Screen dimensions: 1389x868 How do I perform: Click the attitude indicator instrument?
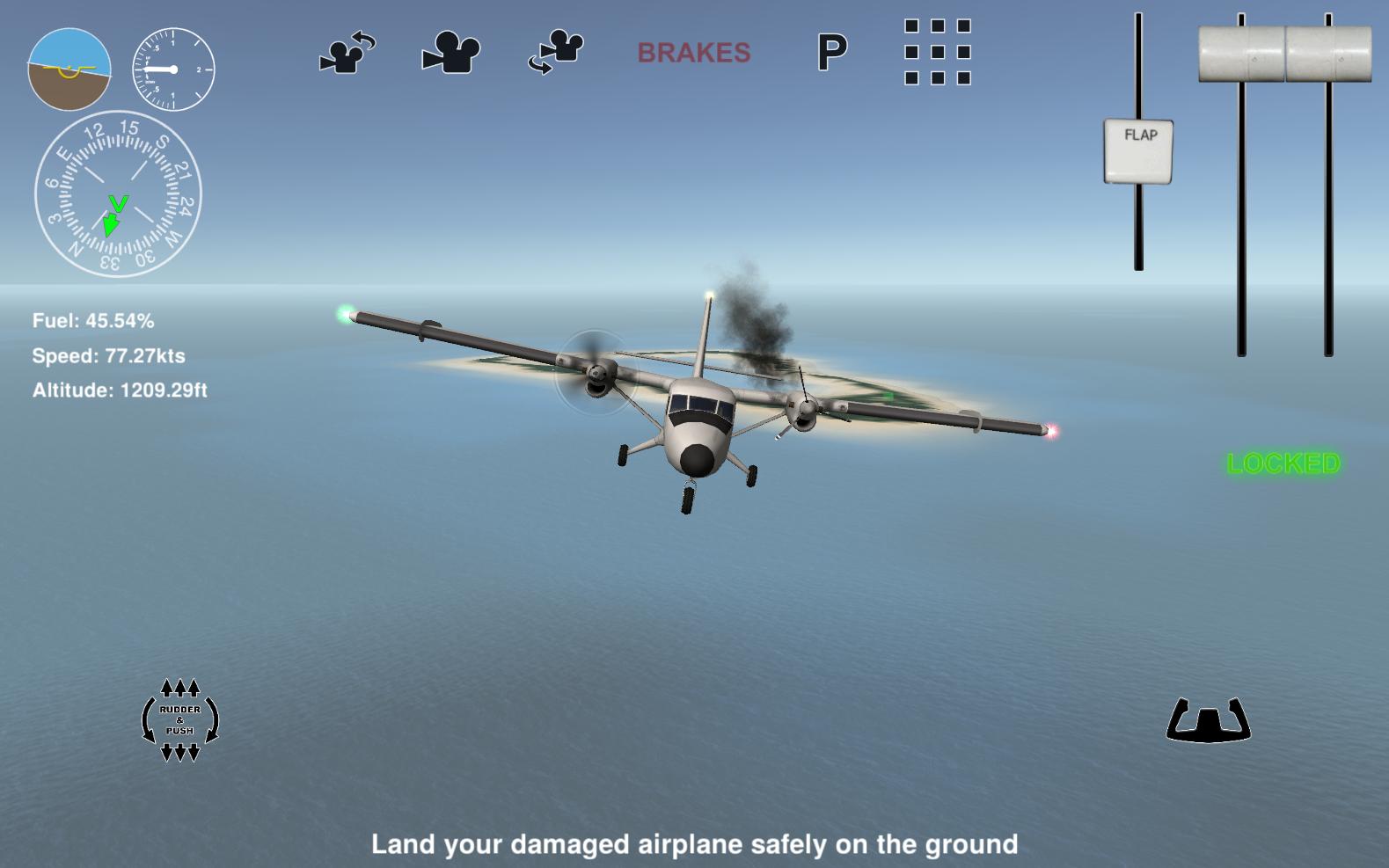point(70,67)
